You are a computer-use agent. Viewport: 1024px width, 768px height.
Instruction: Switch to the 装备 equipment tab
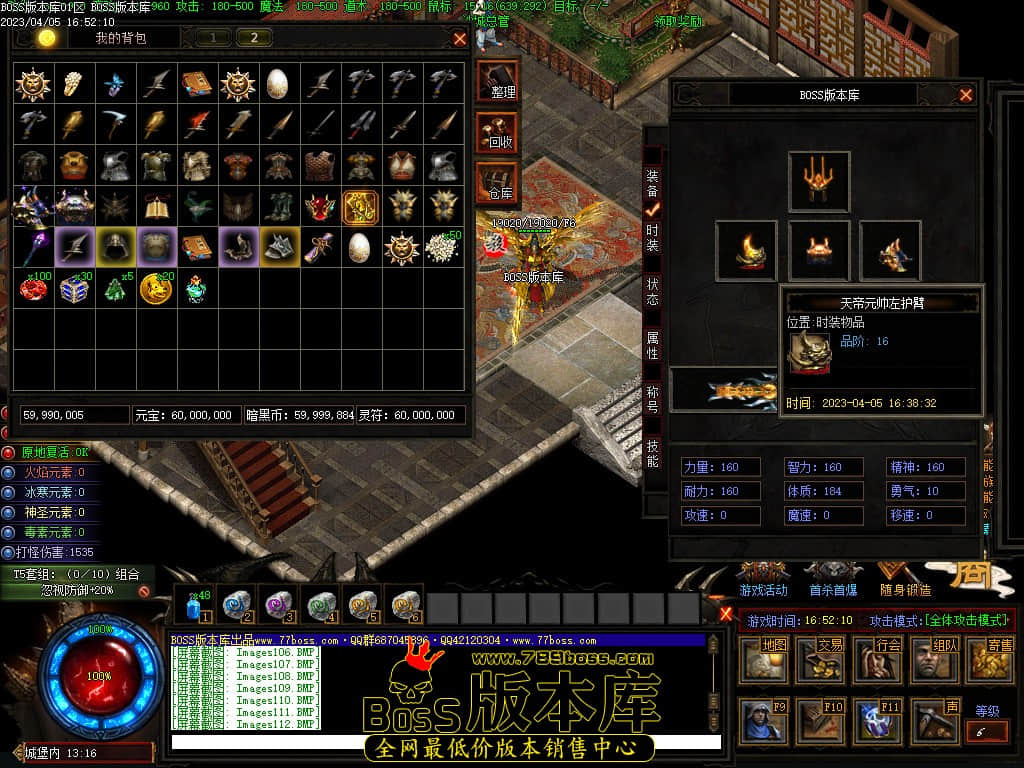click(652, 183)
